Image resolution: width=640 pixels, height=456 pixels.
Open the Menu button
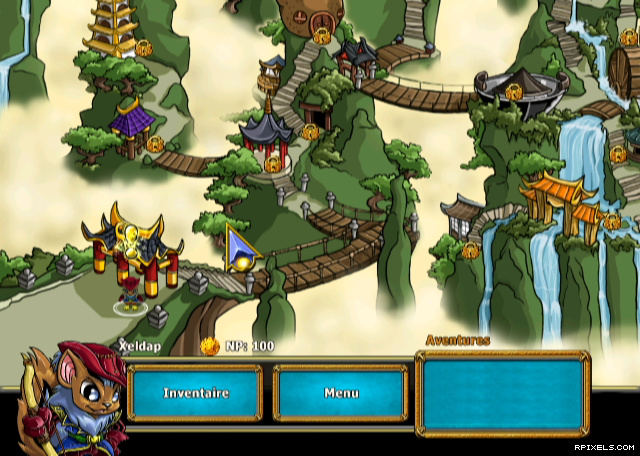click(340, 393)
